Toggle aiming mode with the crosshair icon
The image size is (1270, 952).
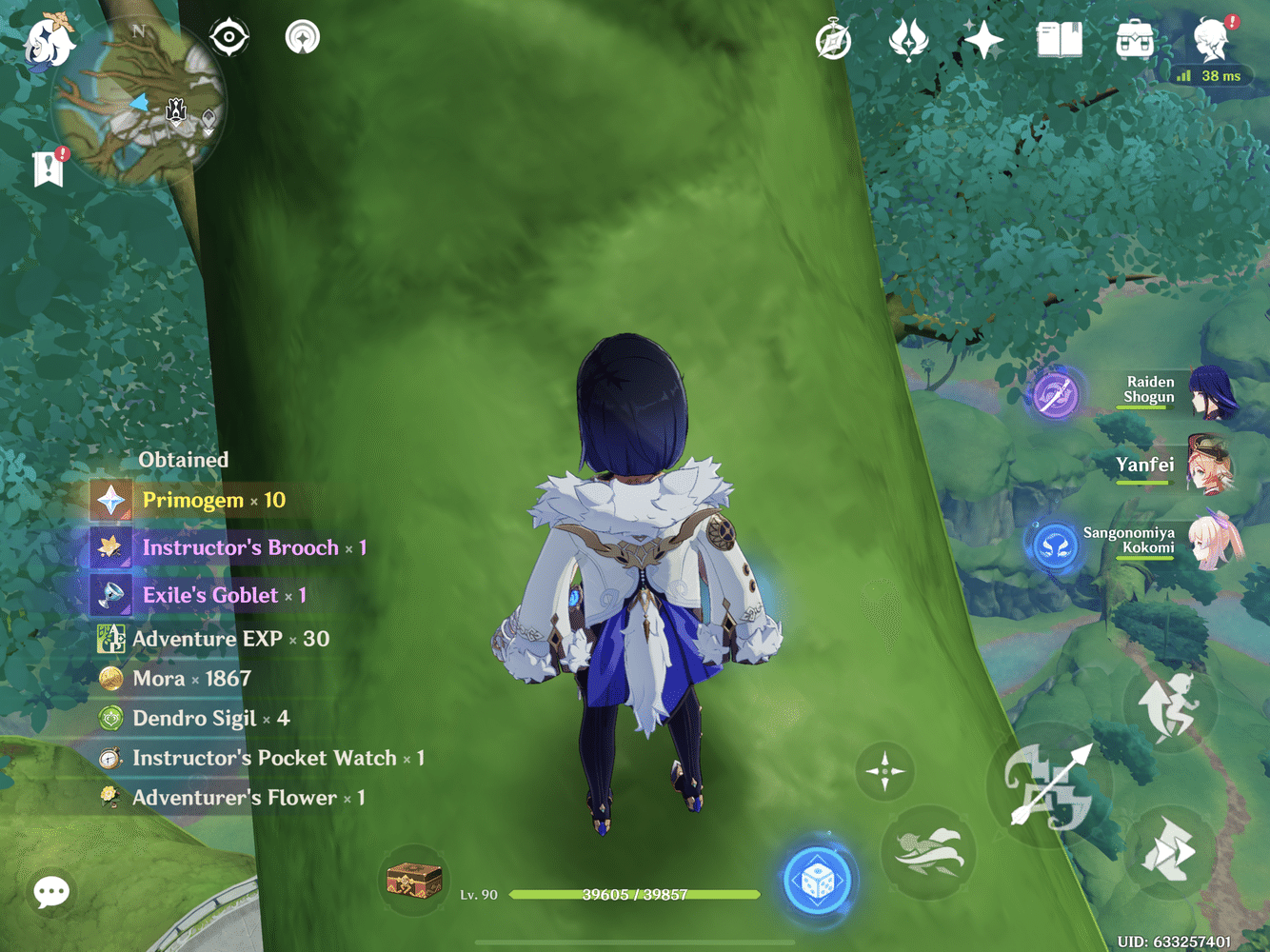(x=886, y=769)
